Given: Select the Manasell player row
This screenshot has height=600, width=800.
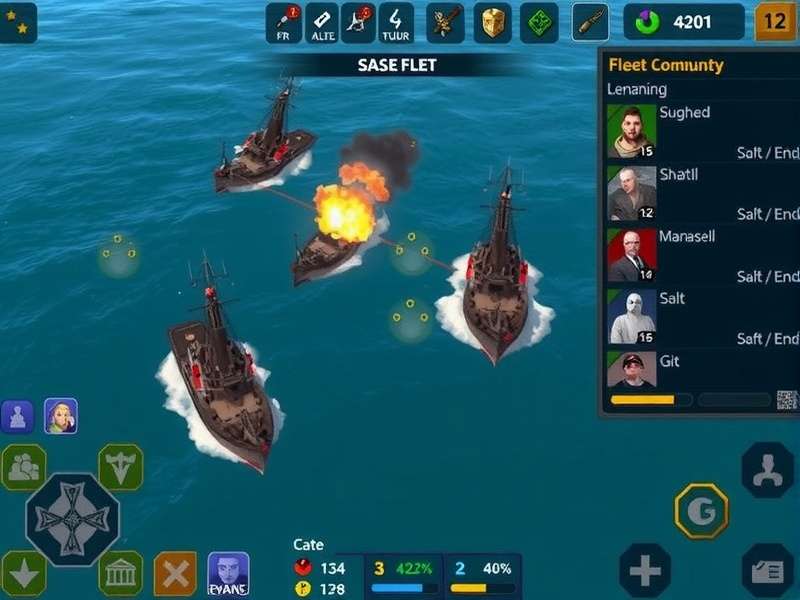Looking at the screenshot, I should pyautogui.click(x=700, y=255).
